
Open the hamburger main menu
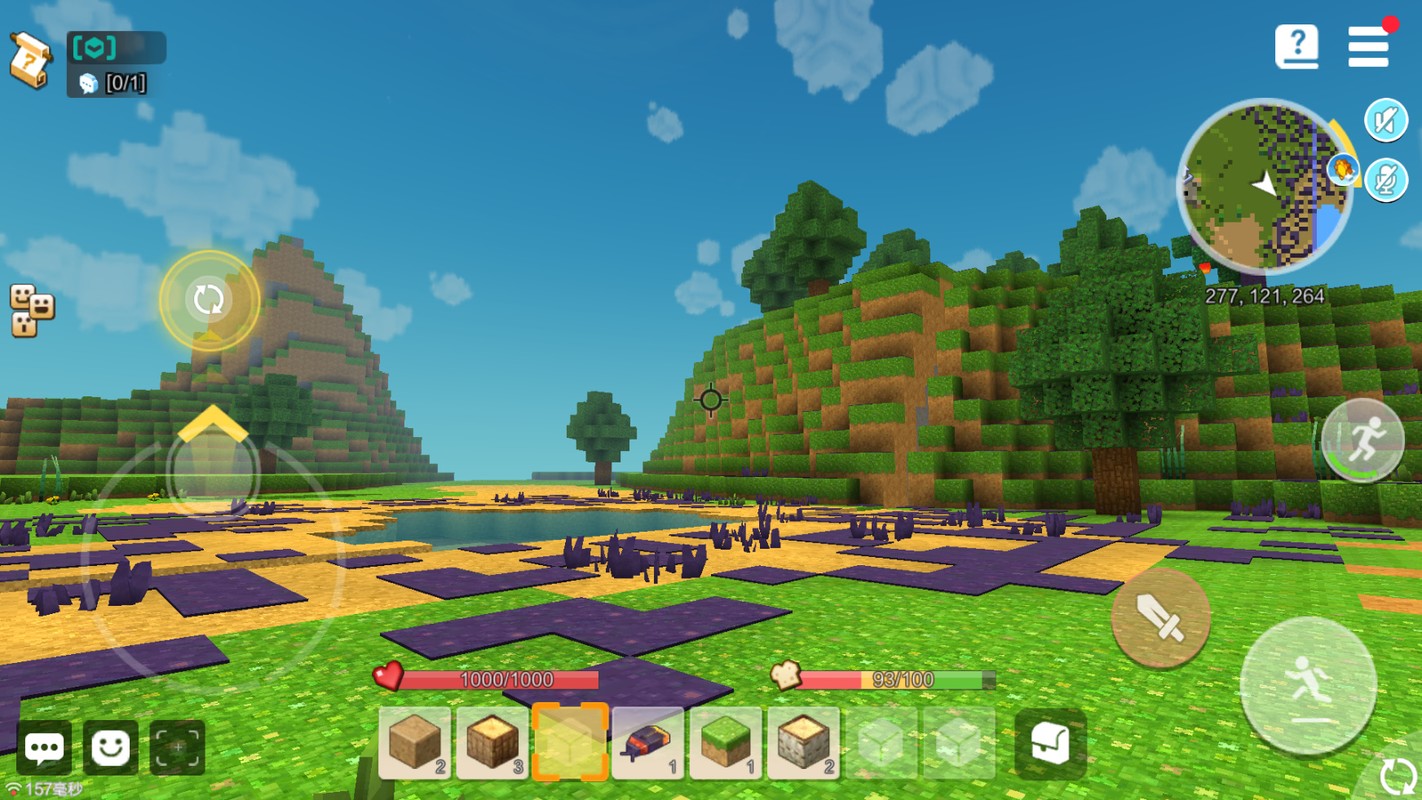(1368, 46)
